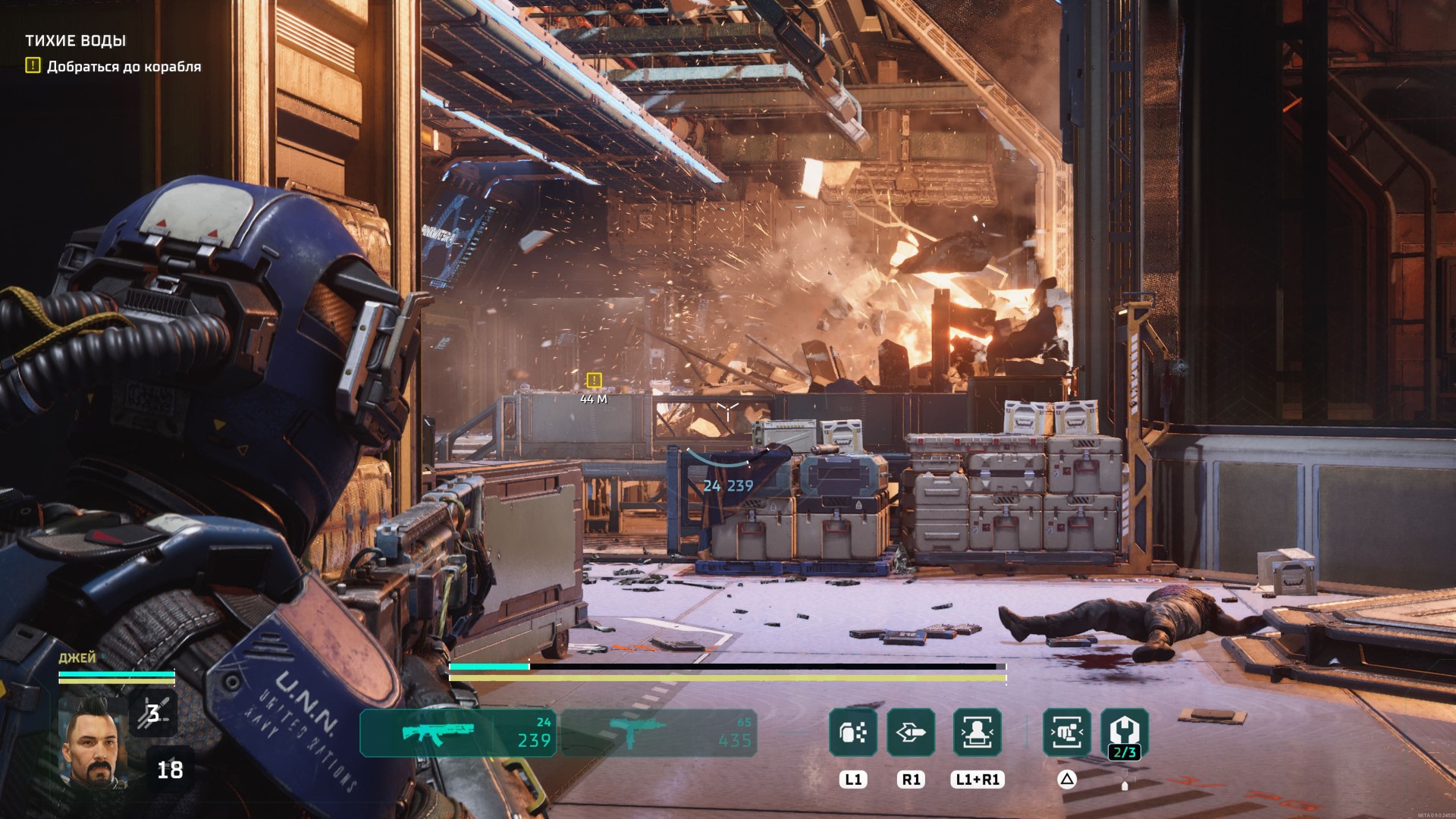Switch to the submachine gun slot
The width and height of the screenshot is (1456, 819).
(658, 733)
